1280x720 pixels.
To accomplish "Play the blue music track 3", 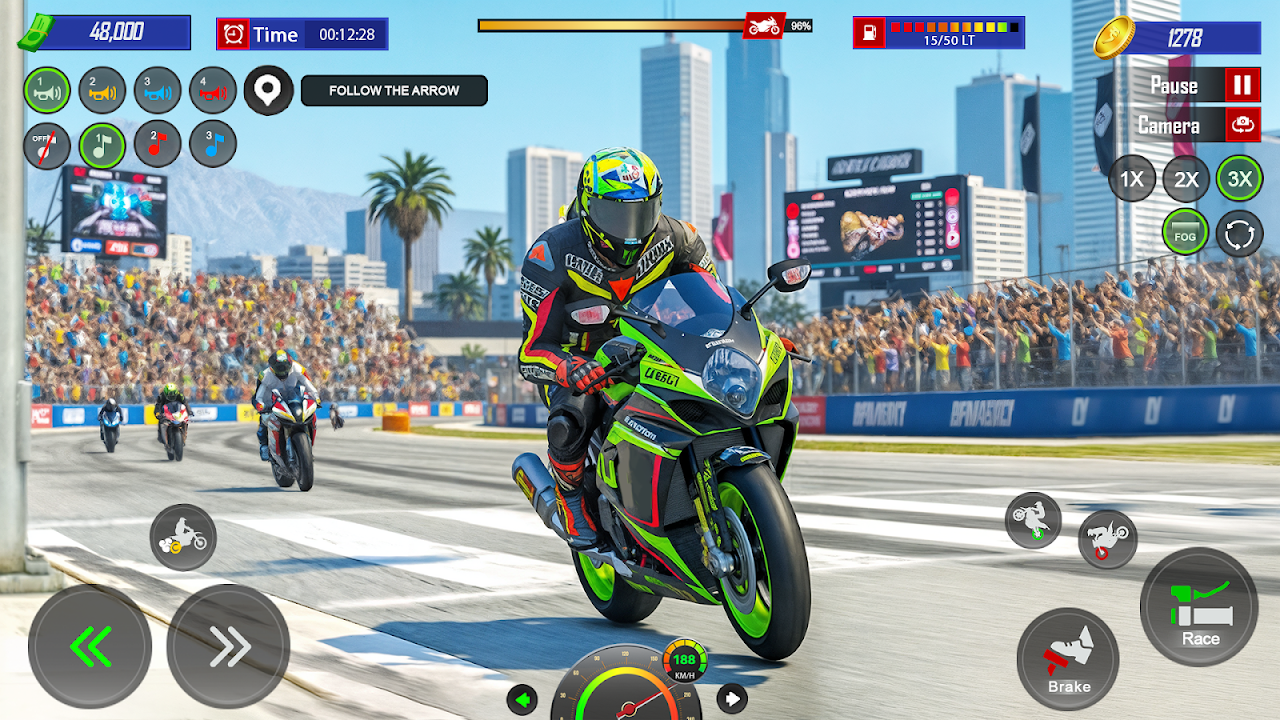I will tap(212, 145).
